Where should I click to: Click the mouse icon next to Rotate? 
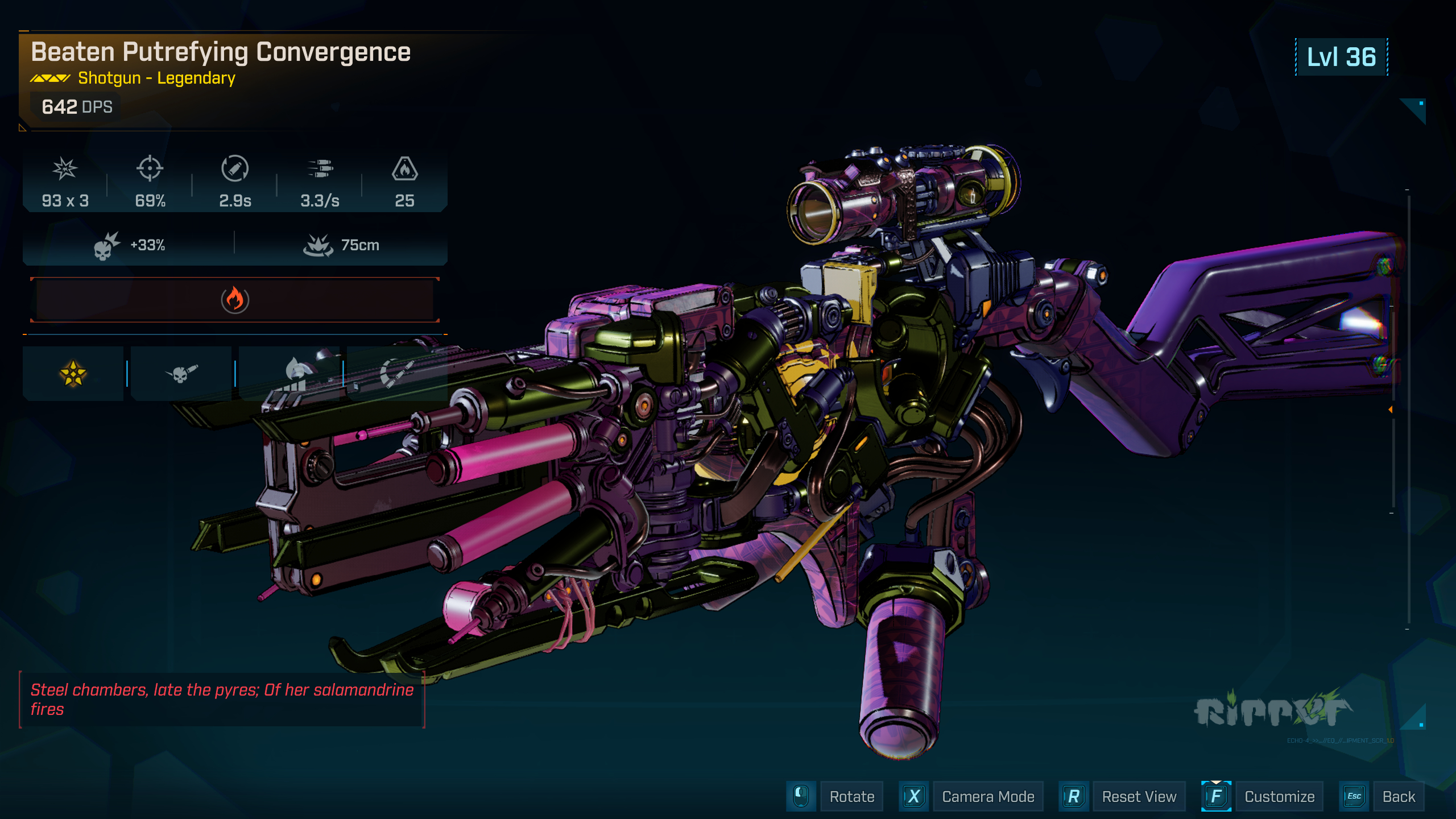pos(801,796)
